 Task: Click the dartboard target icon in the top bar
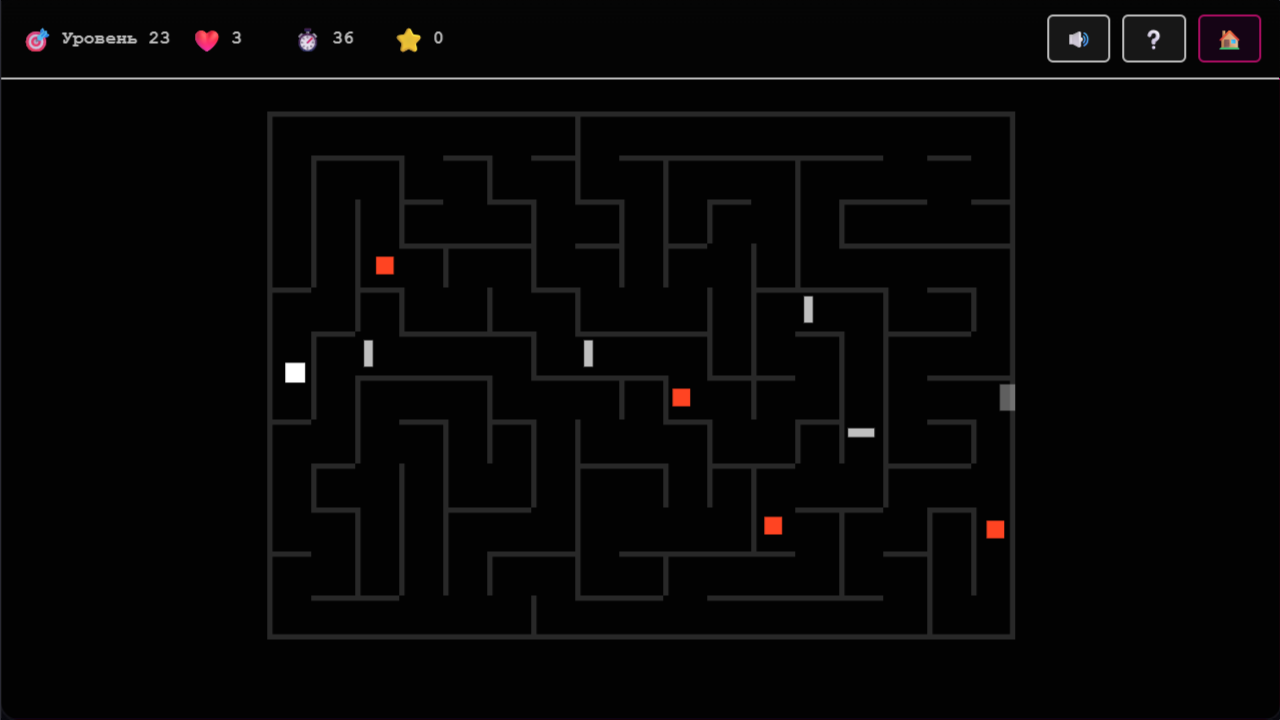pos(37,38)
